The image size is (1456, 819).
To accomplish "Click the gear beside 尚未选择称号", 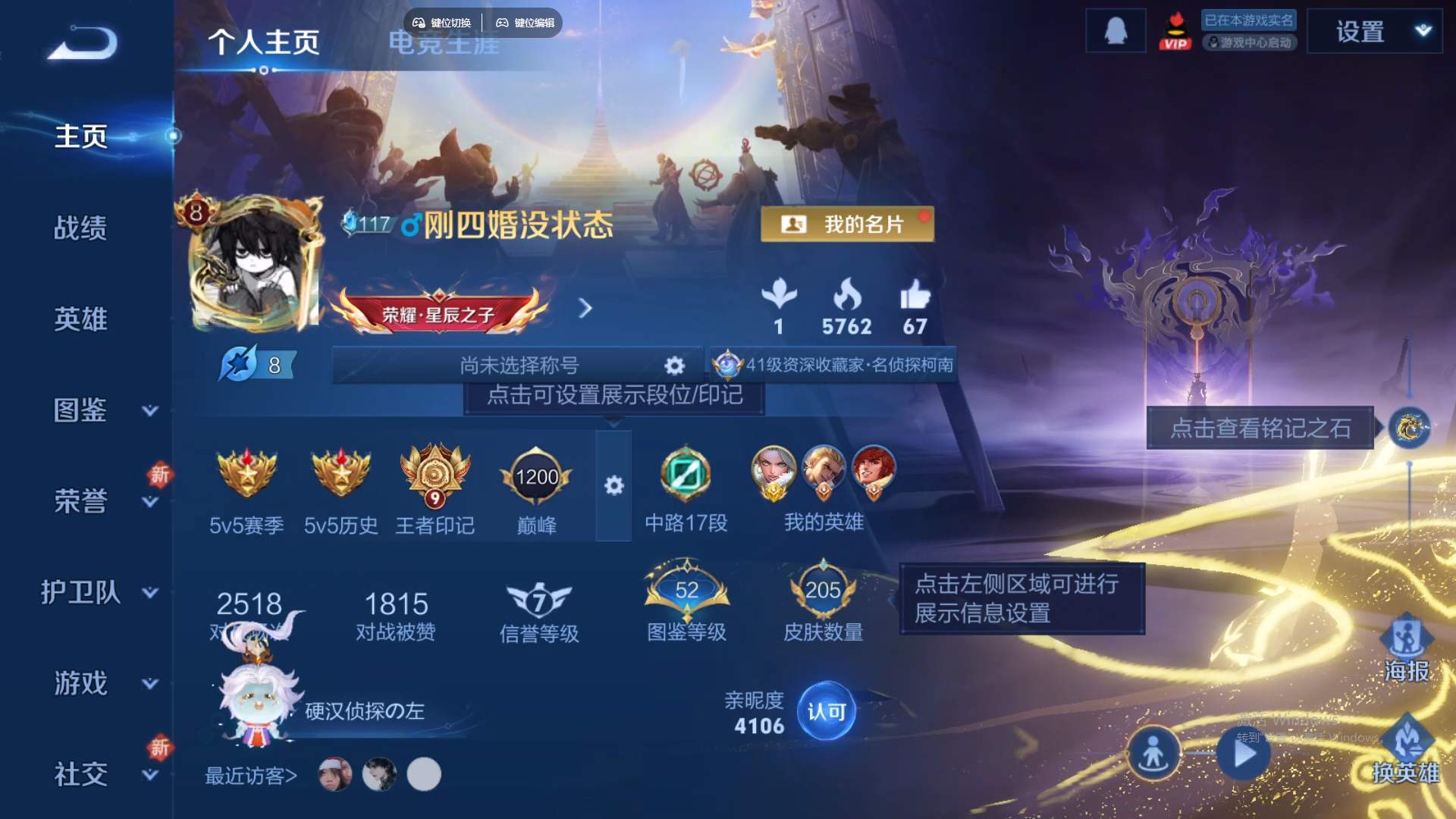I will (673, 365).
